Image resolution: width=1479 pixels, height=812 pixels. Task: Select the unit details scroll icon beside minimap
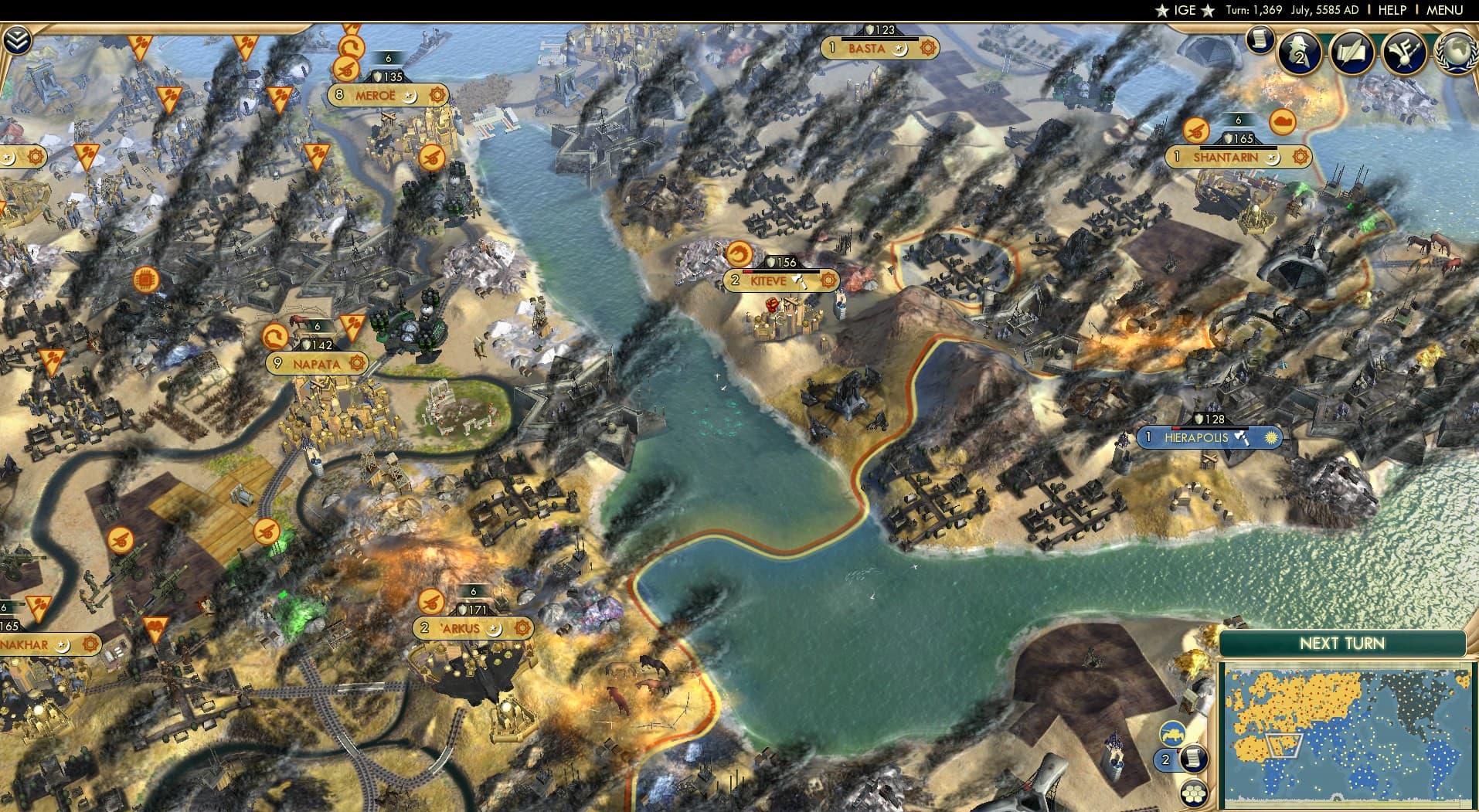coord(1195,759)
